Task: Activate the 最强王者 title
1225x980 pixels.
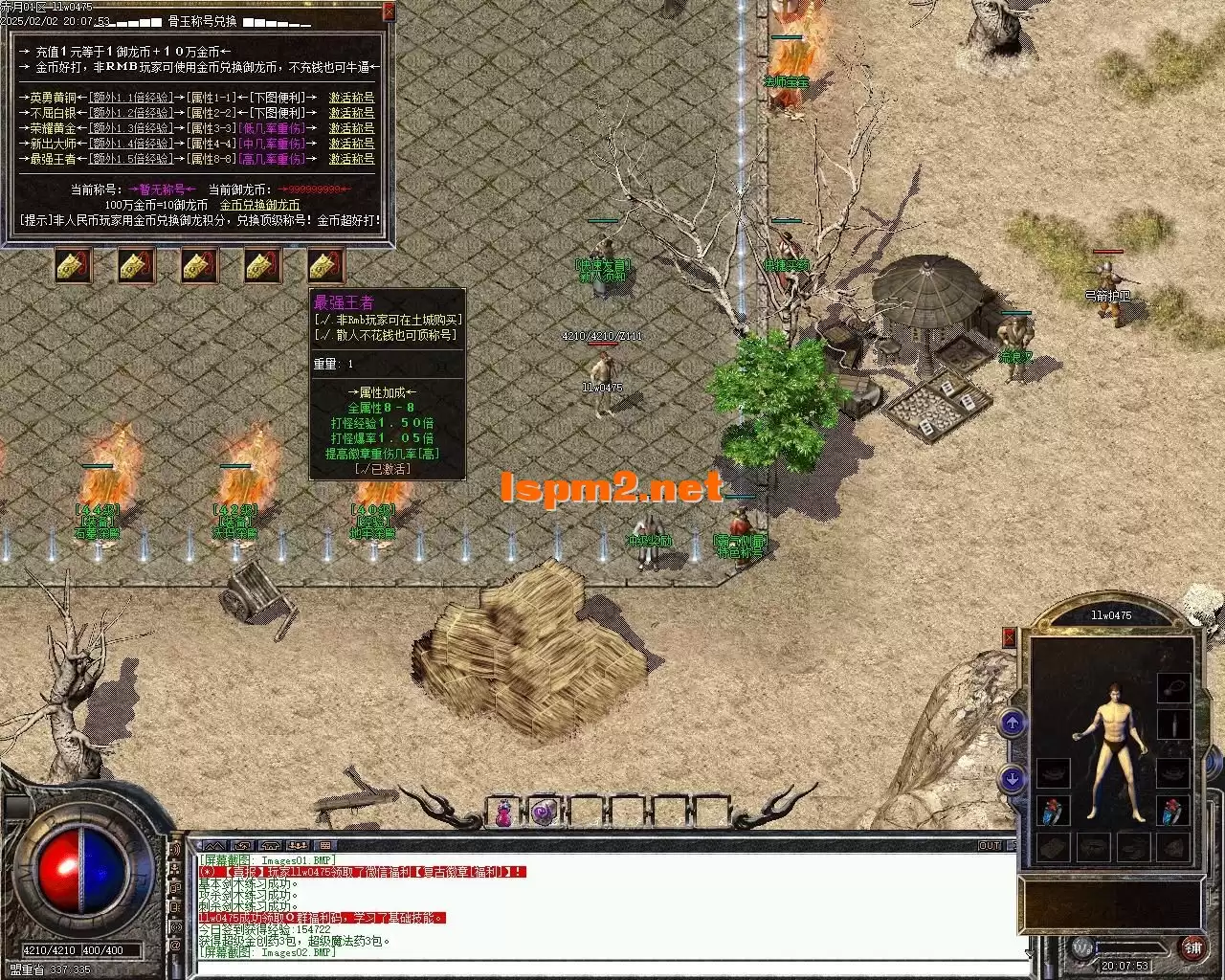Action: (351, 159)
